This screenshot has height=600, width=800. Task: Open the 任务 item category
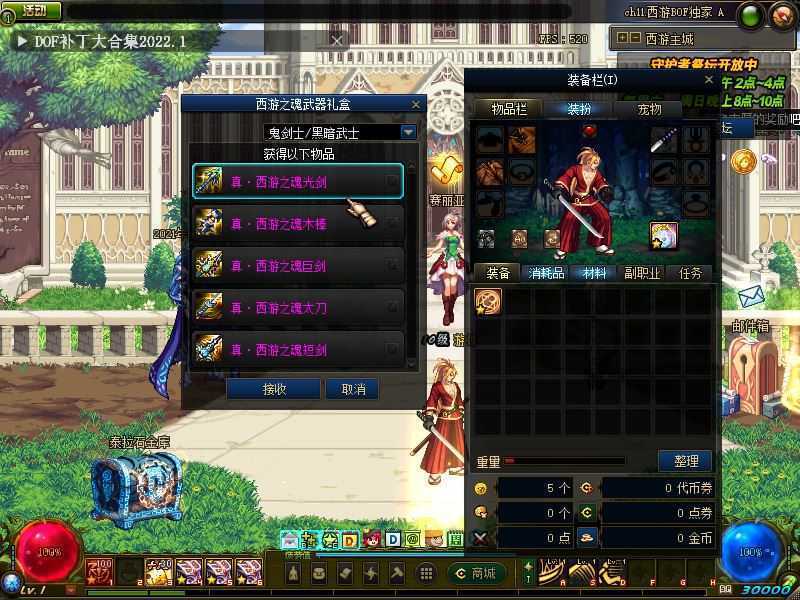690,273
